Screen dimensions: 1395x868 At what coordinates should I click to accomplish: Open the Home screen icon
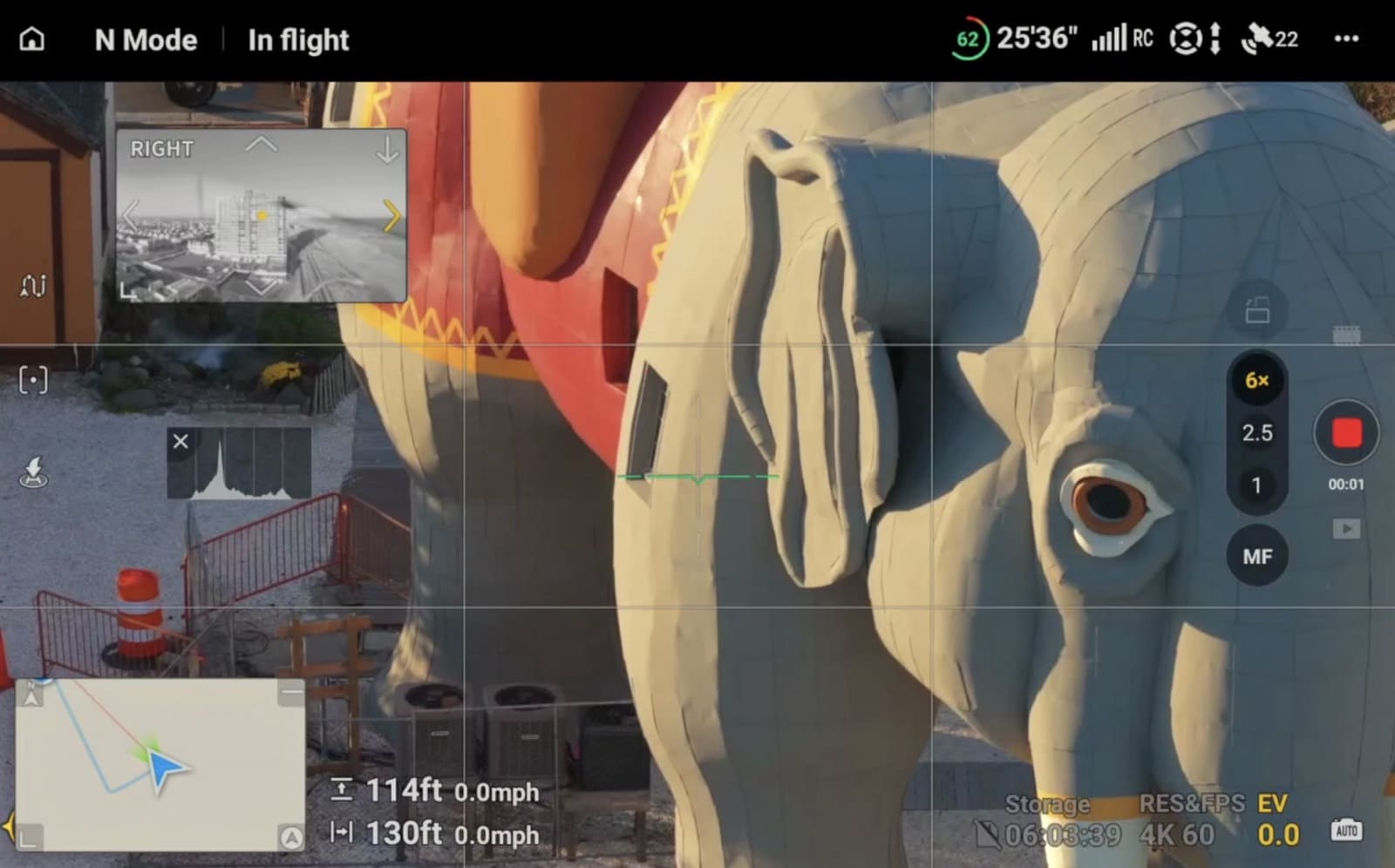coord(33,39)
